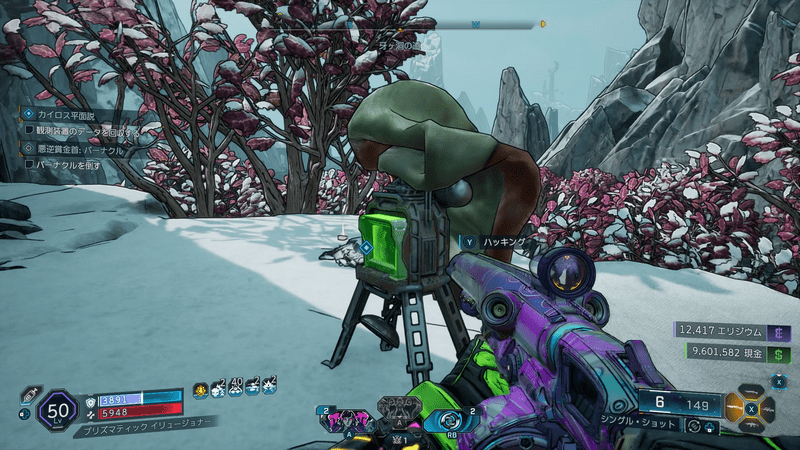
Task: Activate the purple action skill icon
Action: coord(344,419)
